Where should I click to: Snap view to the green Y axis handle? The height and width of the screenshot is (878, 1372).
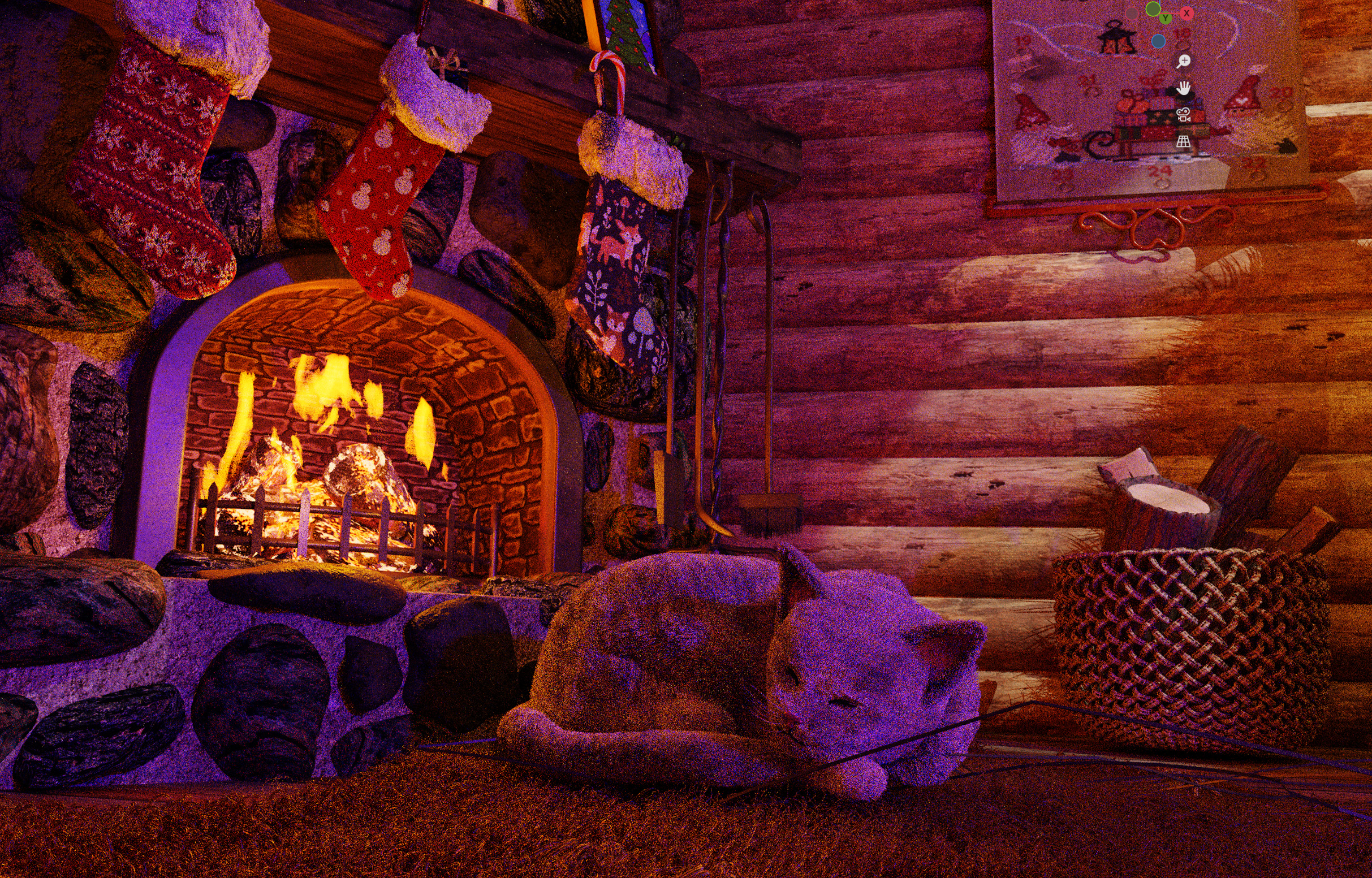1165,18
